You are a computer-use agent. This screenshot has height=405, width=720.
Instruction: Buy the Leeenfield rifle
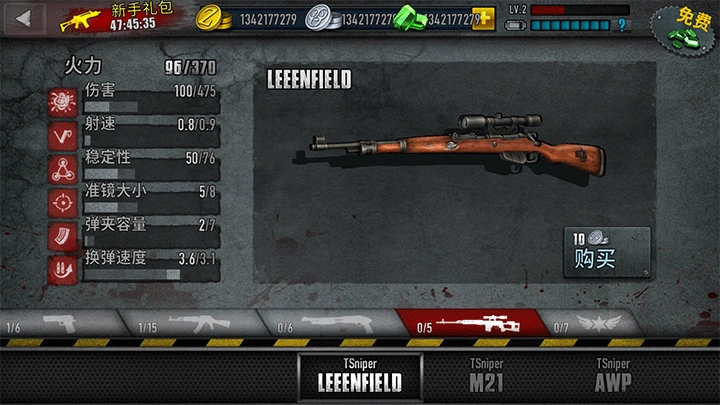tap(606, 252)
